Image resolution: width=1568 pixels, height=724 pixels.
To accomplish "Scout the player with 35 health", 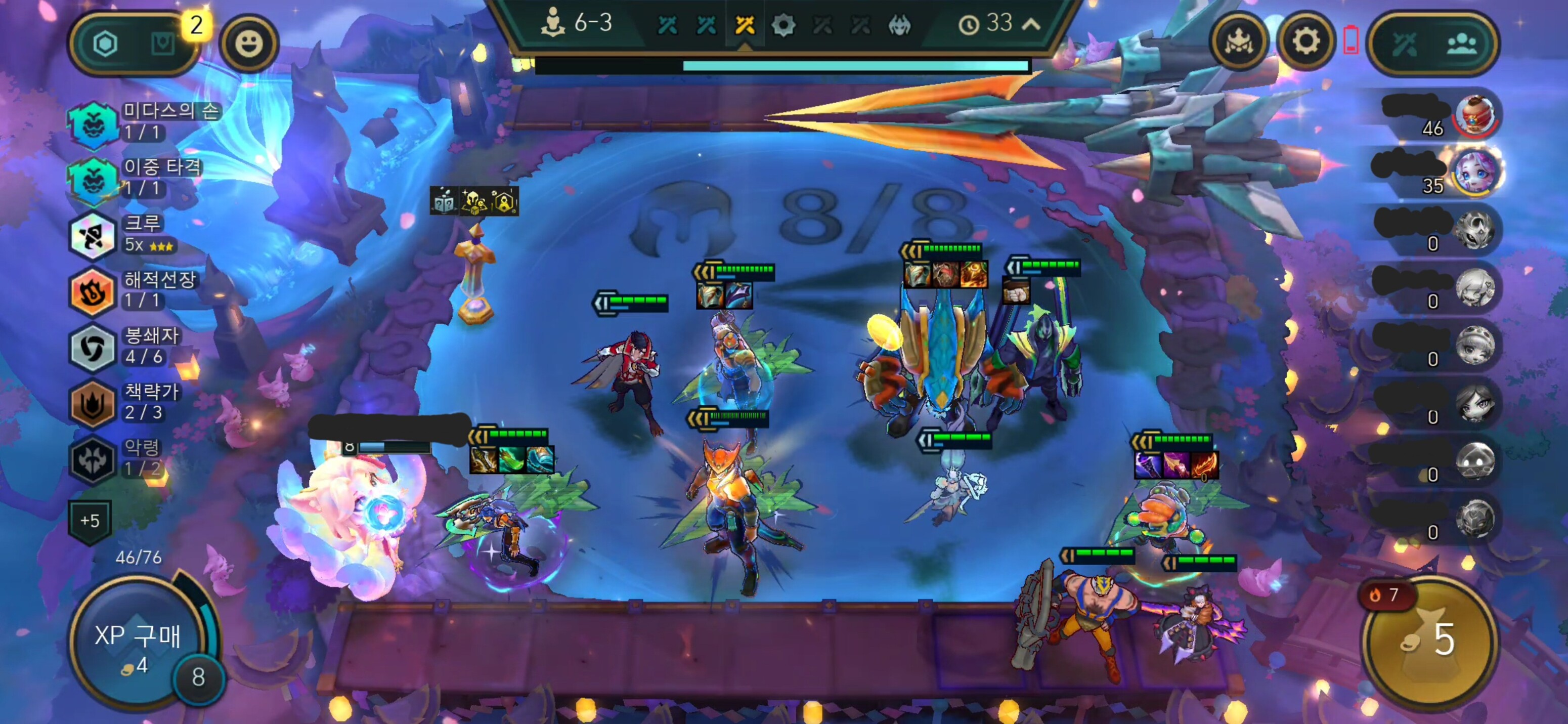I will (1475, 172).
